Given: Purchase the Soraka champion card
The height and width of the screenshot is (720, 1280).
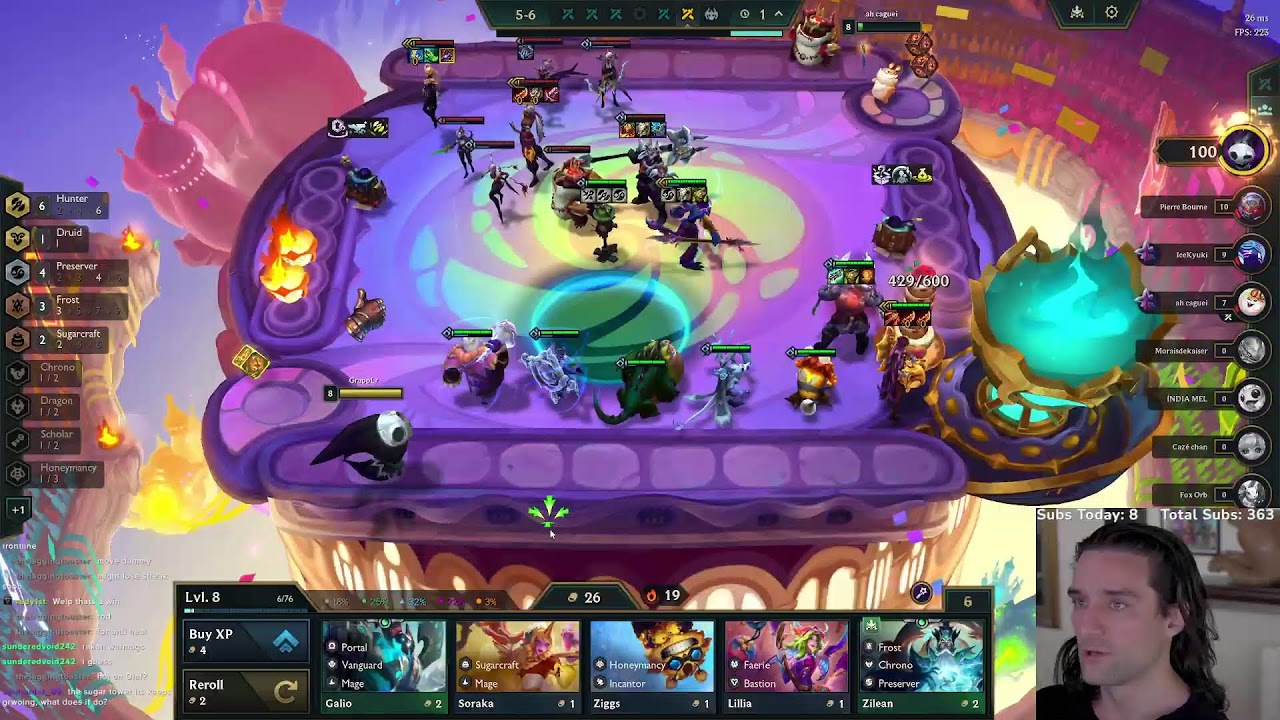Looking at the screenshot, I should pos(518,664).
